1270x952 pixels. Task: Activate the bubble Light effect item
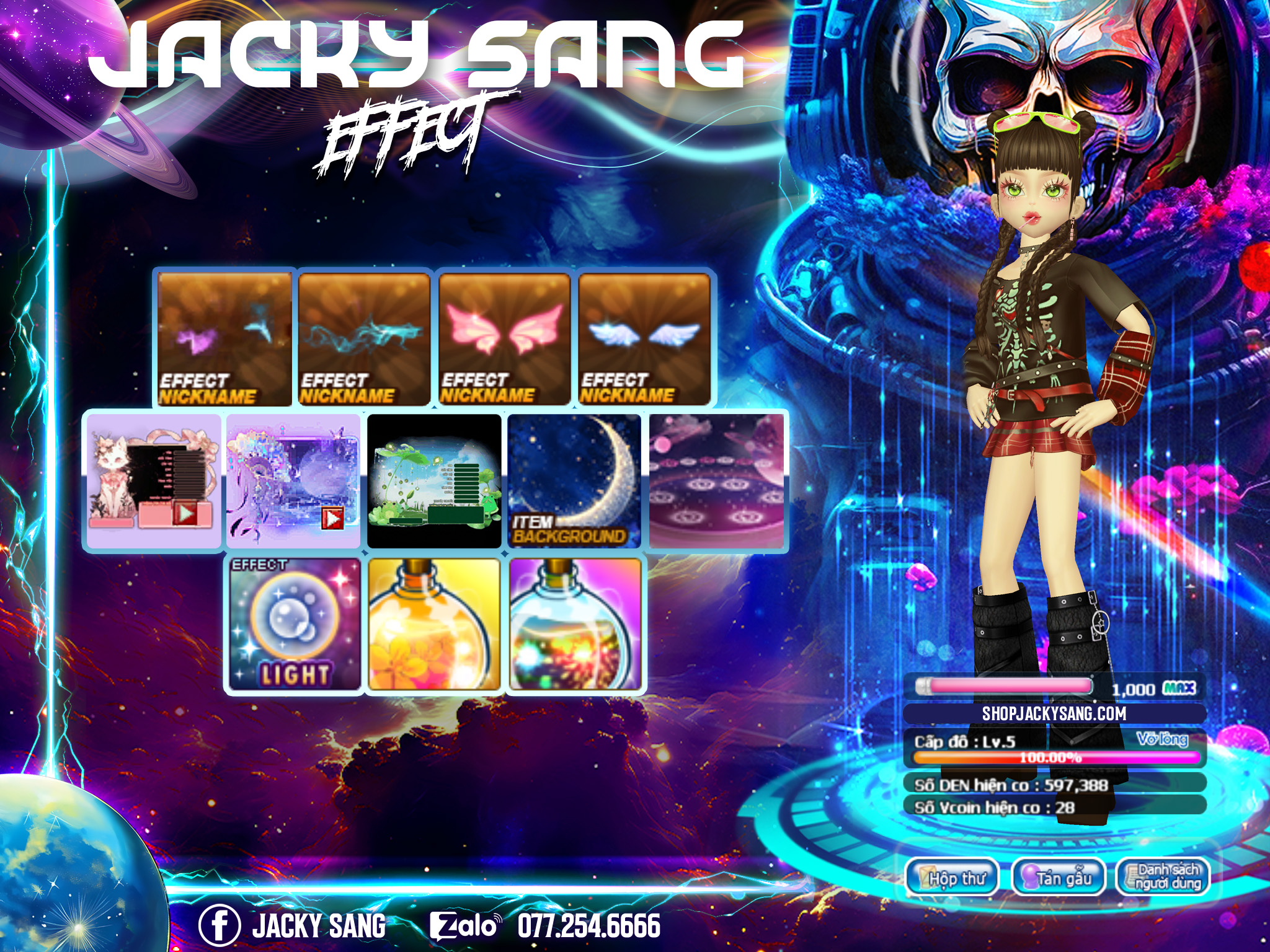295,624
